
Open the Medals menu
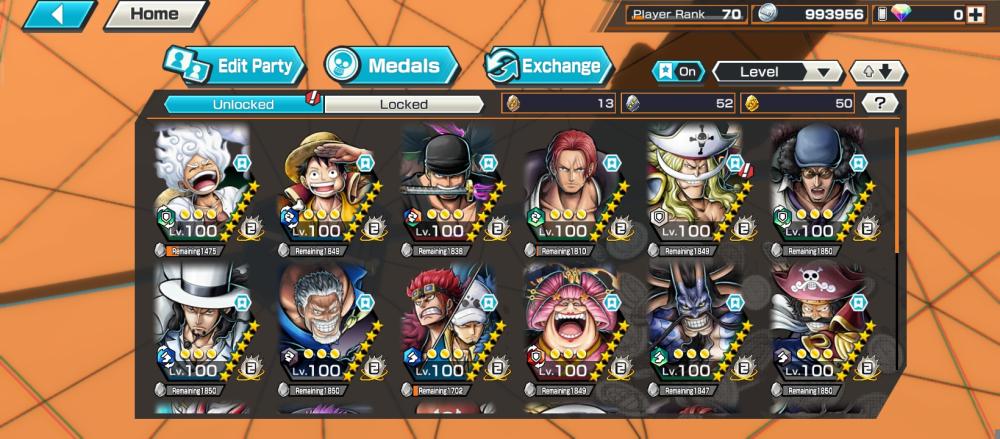[391, 67]
